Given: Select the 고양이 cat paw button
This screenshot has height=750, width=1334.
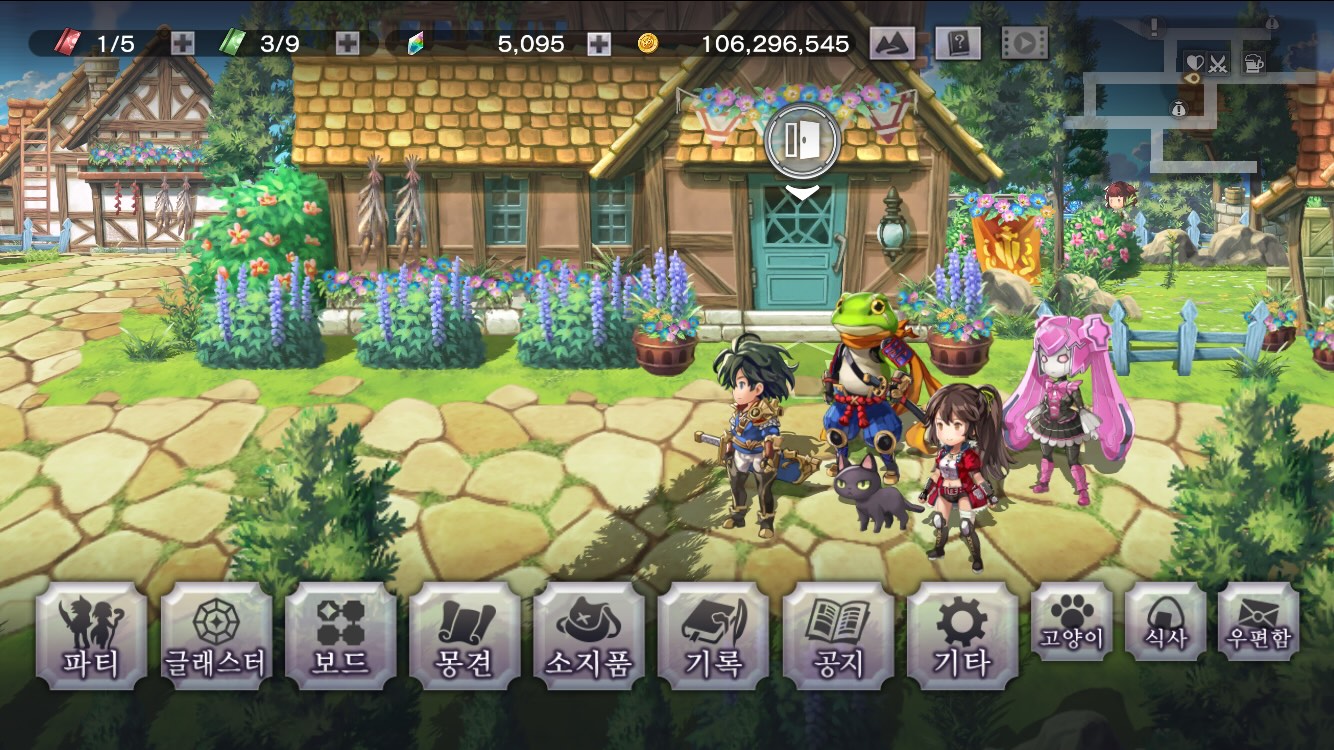Looking at the screenshot, I should click(1071, 622).
